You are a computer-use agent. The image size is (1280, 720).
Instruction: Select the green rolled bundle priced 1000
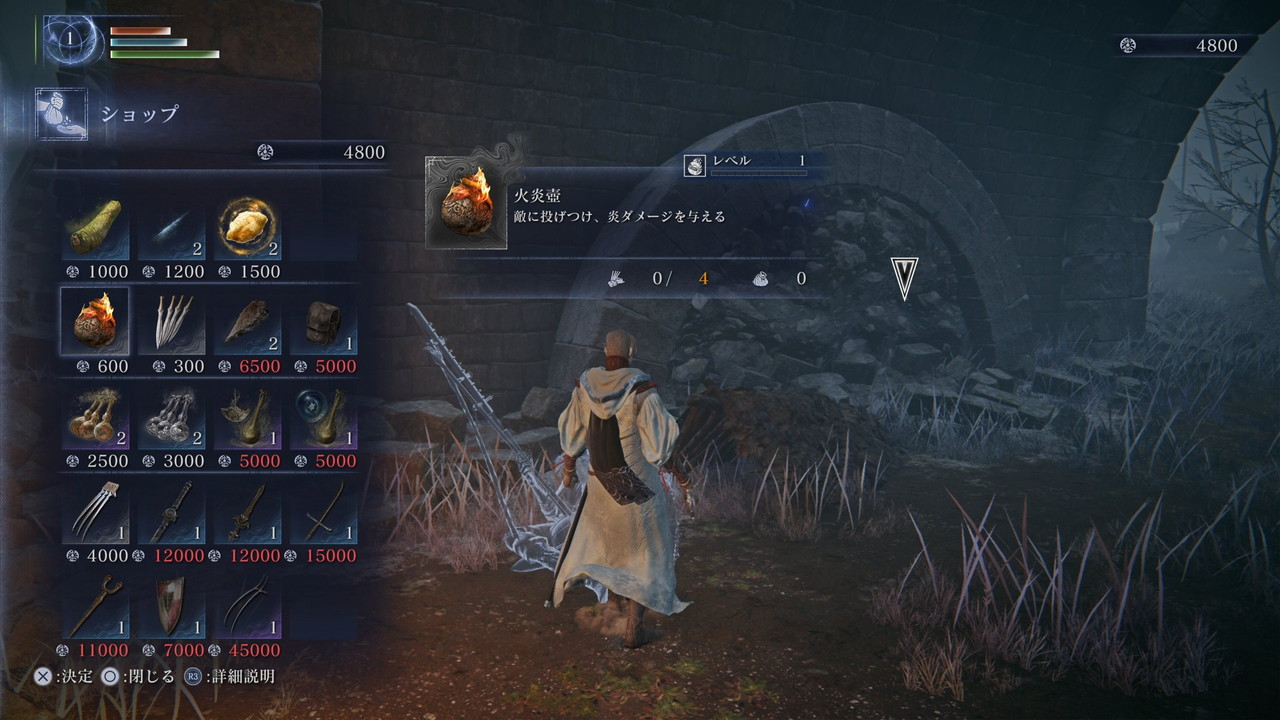[95, 229]
